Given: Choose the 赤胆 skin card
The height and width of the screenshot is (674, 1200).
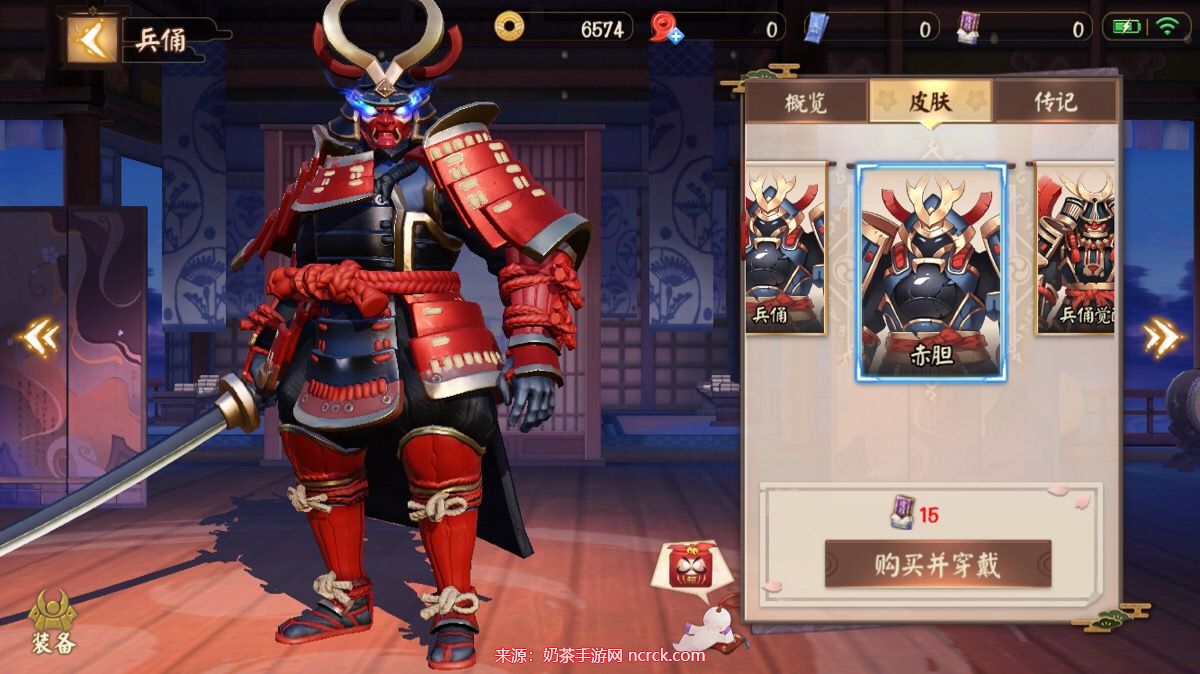Looking at the screenshot, I should pos(931,272).
